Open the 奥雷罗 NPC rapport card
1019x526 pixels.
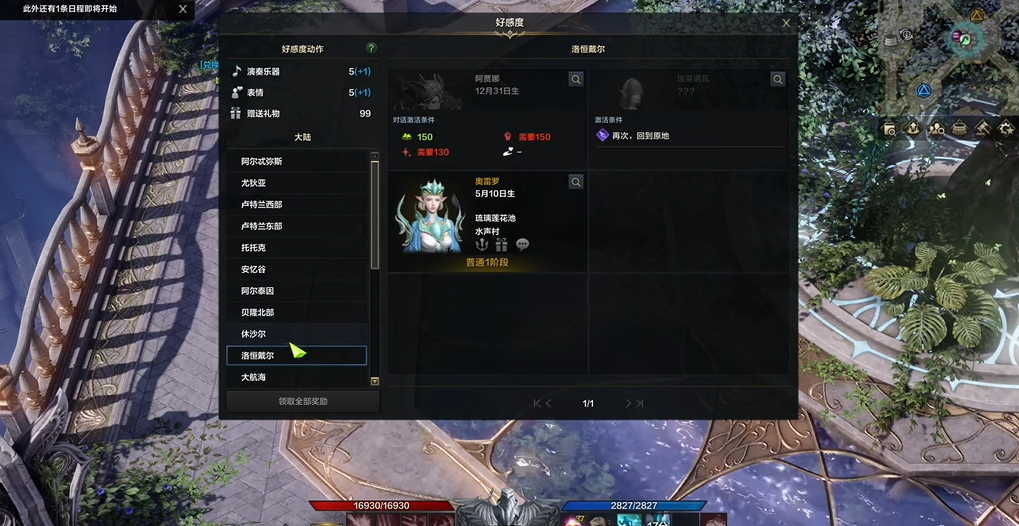click(x=487, y=221)
